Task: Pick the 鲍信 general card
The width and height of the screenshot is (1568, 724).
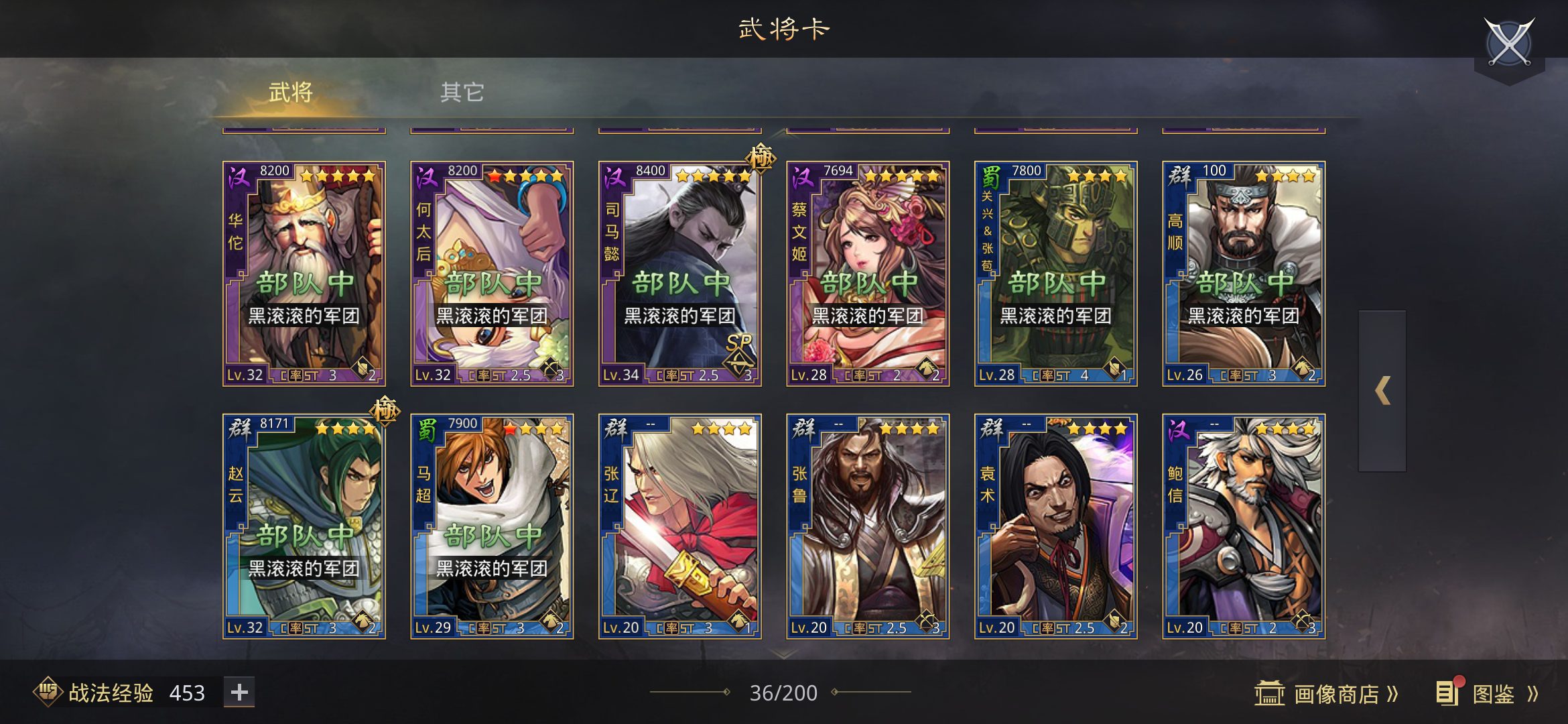Action: [x=1244, y=526]
